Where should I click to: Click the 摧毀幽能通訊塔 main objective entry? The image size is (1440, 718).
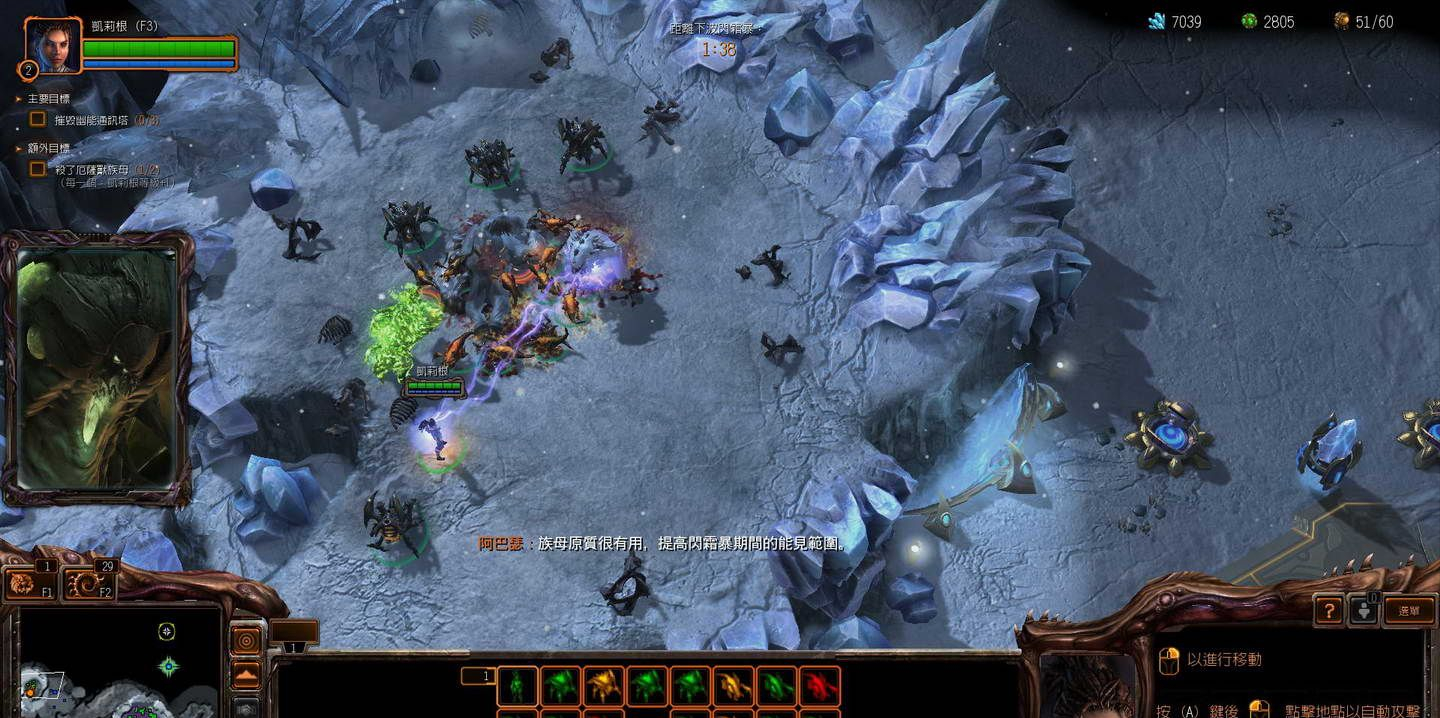pyautogui.click(x=106, y=119)
